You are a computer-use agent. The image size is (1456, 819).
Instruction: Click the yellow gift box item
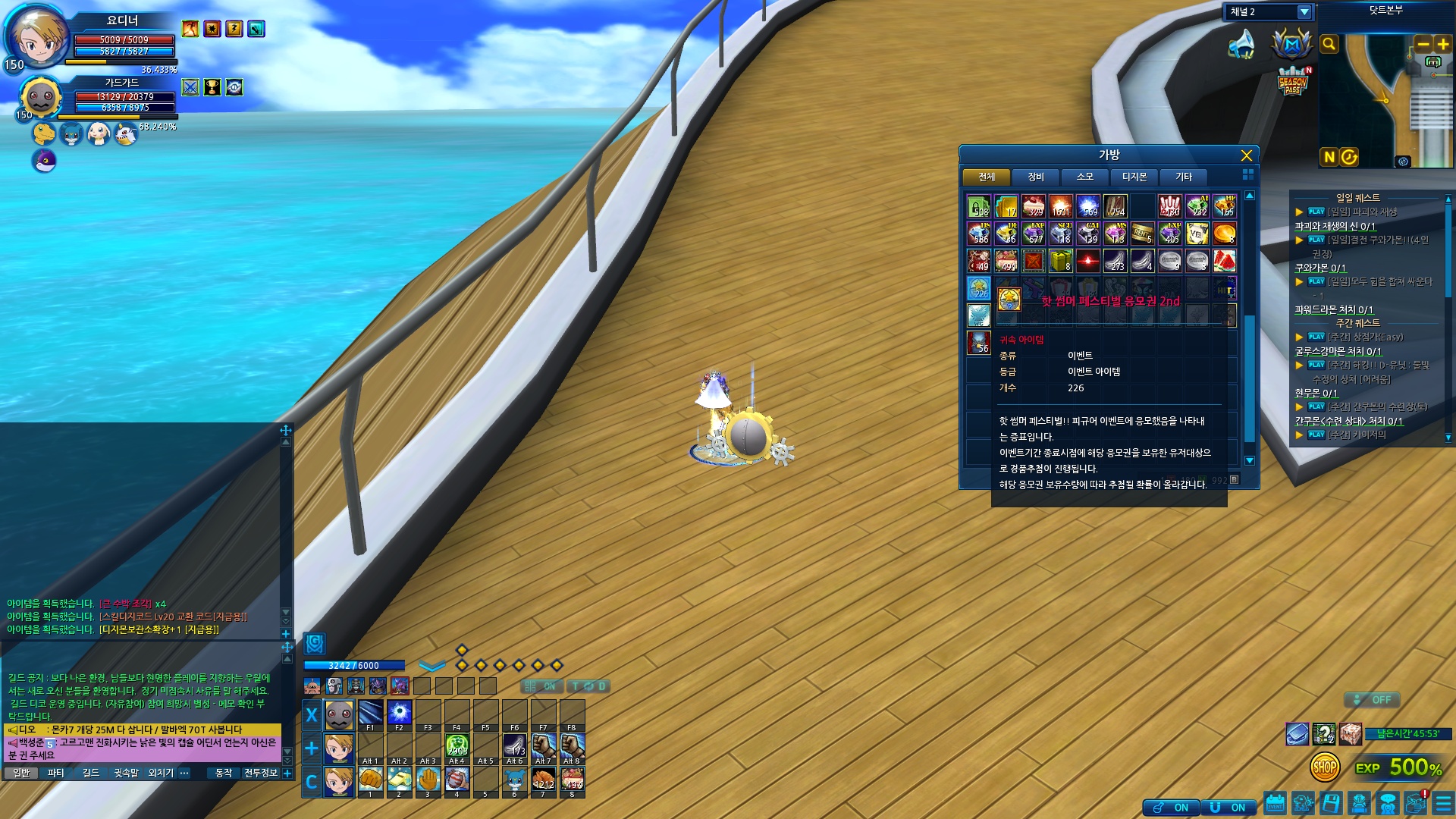pos(1060,261)
